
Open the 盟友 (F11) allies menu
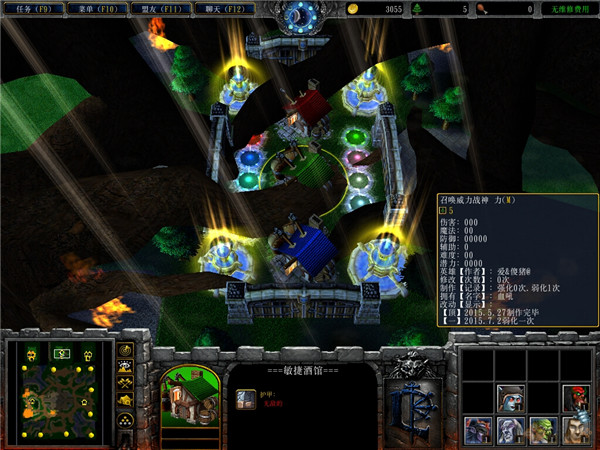(x=159, y=9)
